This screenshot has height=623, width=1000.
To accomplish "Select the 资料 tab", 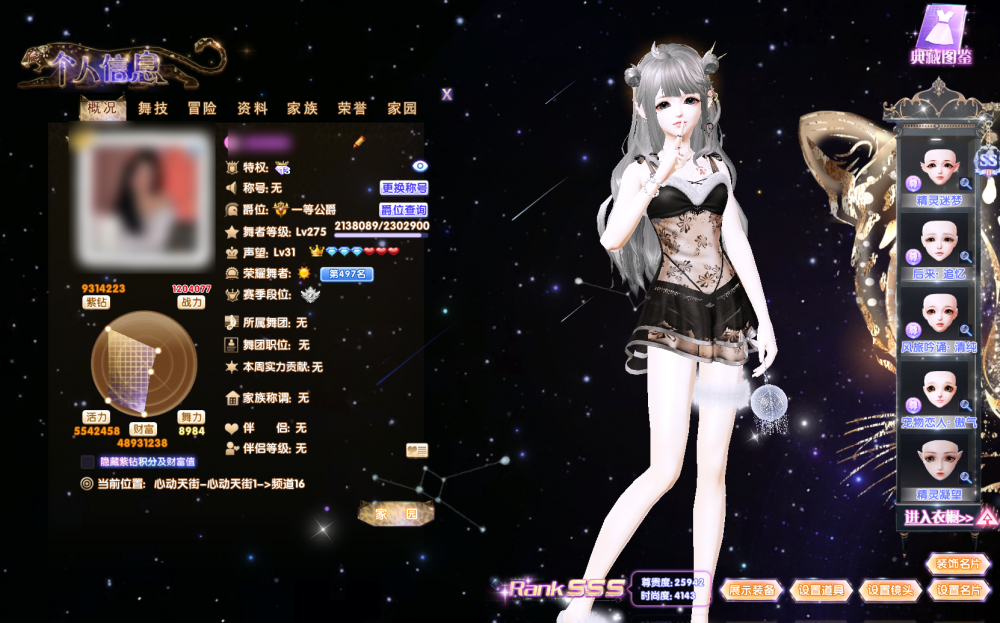I will click(x=252, y=108).
